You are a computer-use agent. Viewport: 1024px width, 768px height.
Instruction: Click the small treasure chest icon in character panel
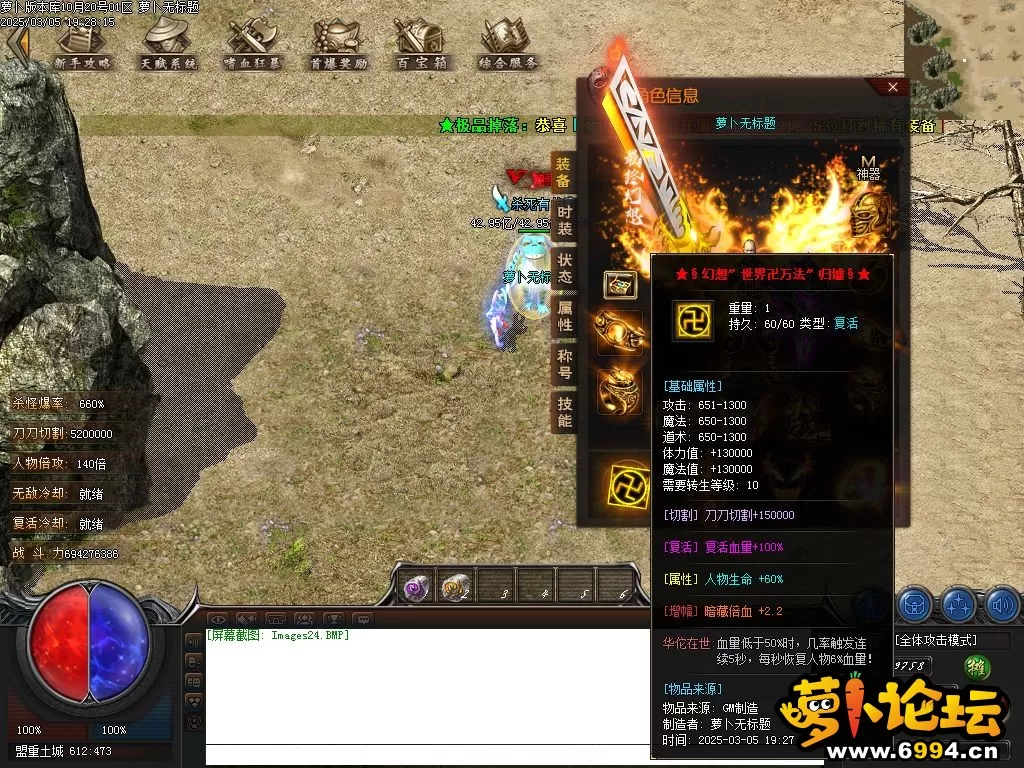click(x=620, y=284)
